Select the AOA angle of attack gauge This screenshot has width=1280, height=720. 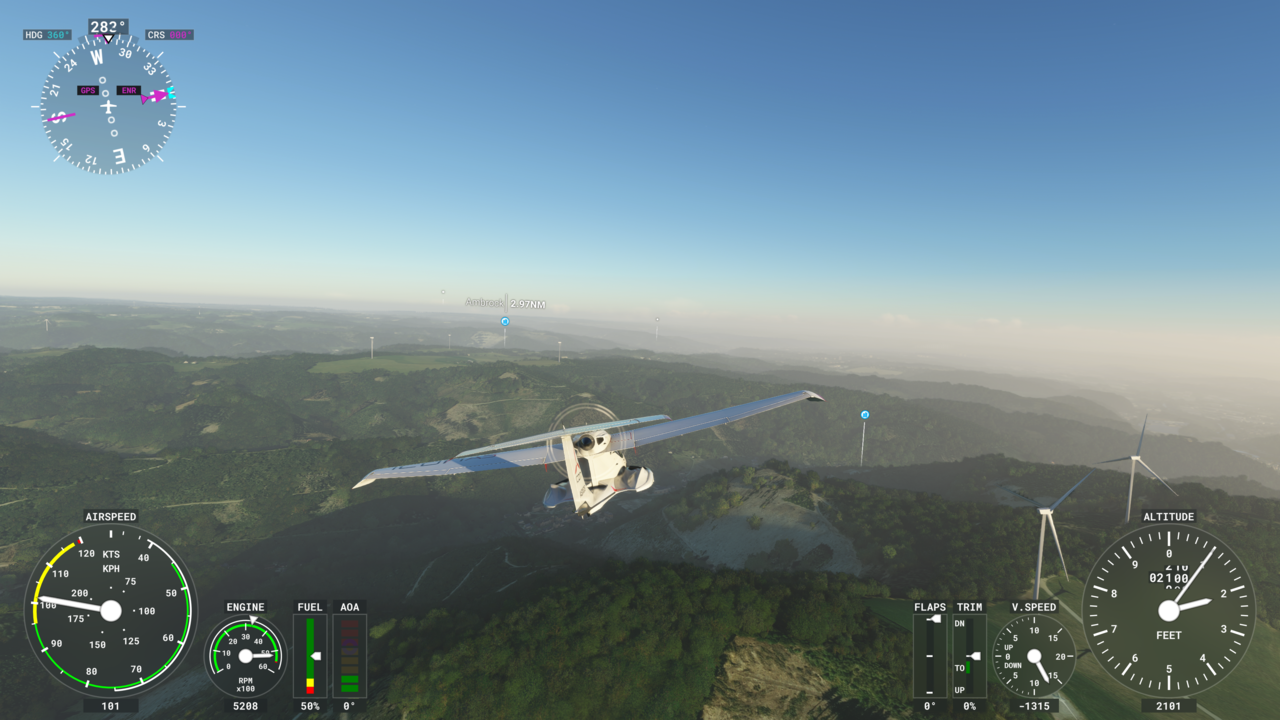pyautogui.click(x=350, y=655)
